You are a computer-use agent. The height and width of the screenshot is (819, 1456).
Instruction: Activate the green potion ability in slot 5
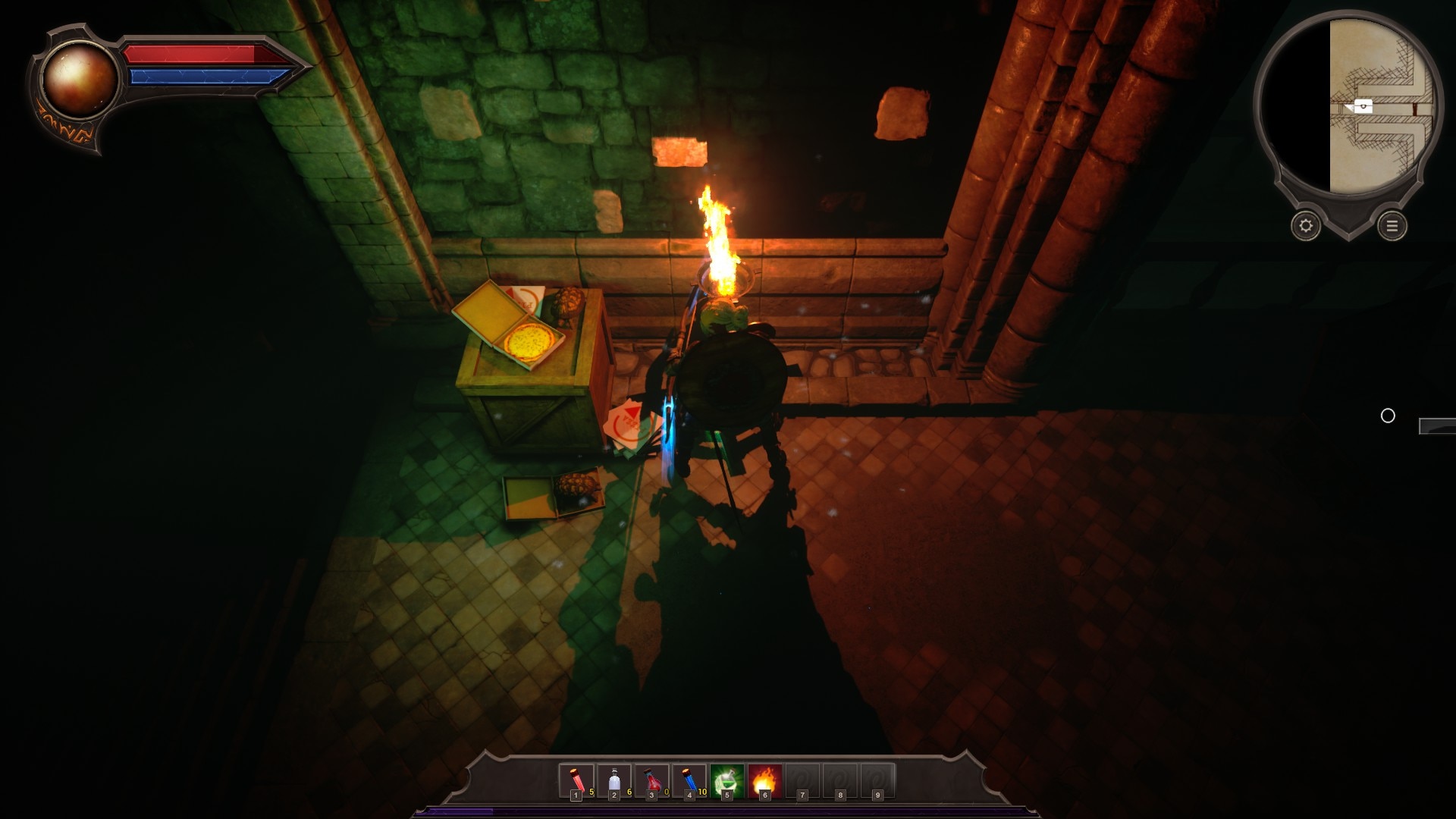click(726, 780)
